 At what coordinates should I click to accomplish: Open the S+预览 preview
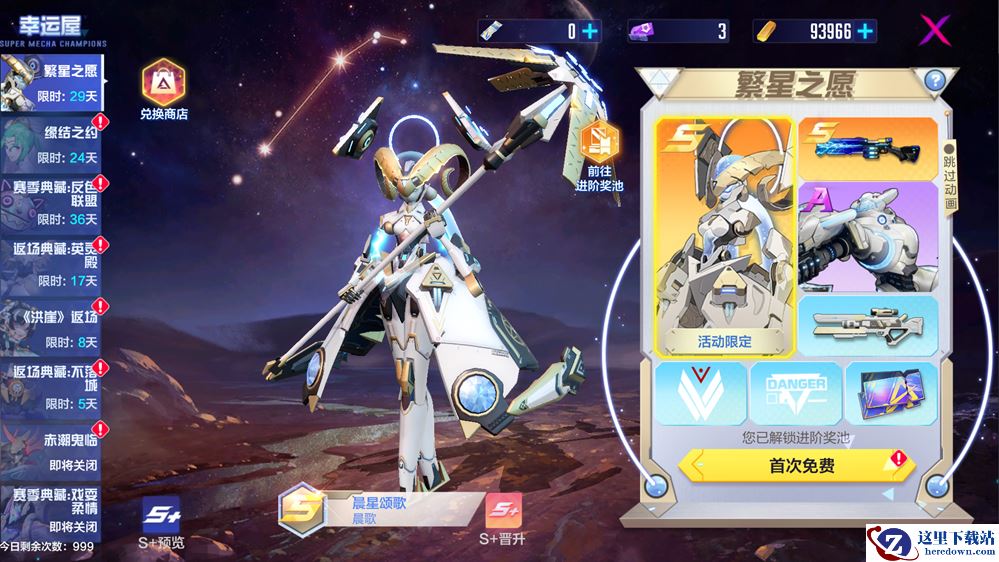click(x=161, y=523)
